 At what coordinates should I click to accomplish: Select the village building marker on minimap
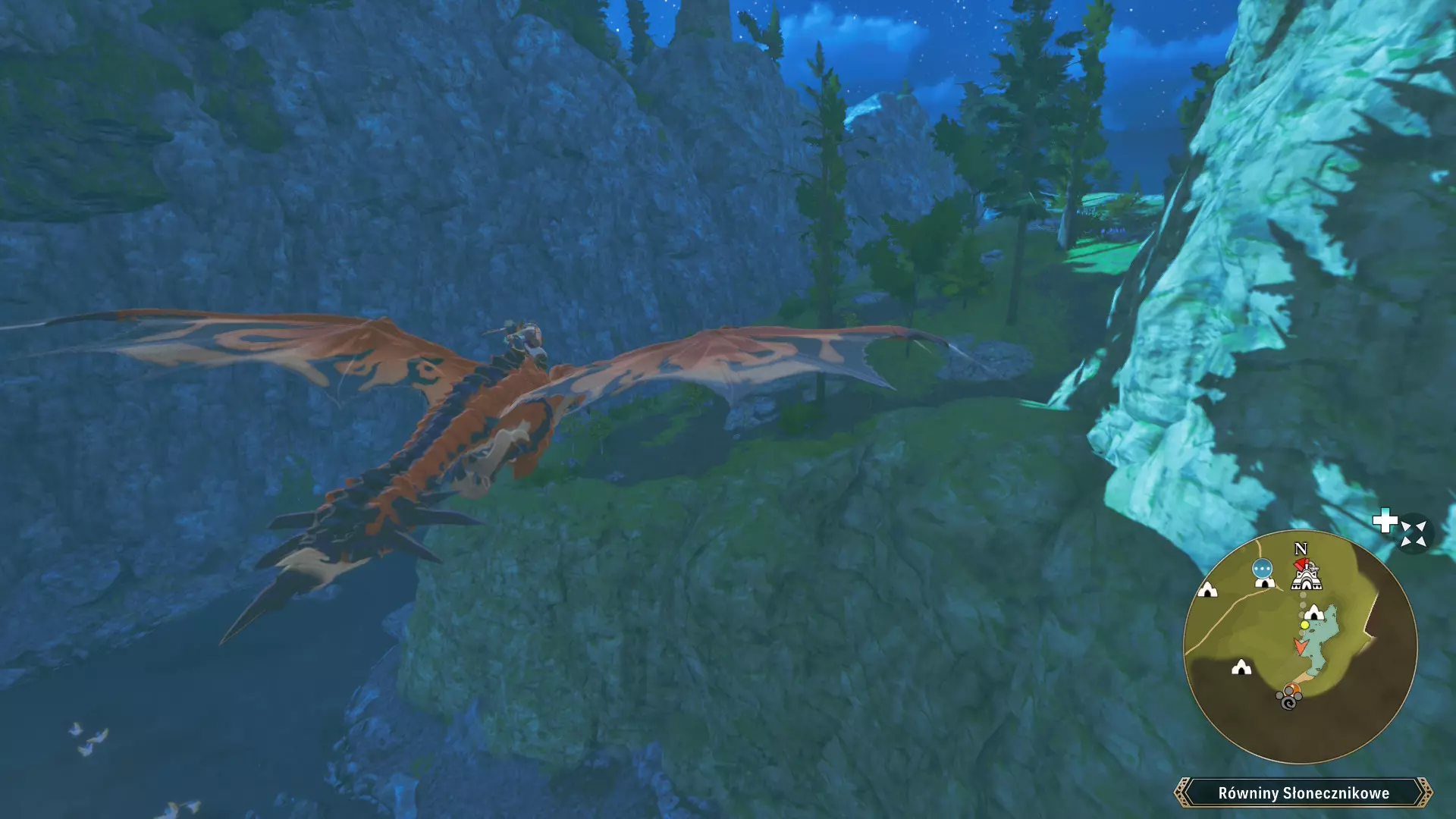coord(1306,576)
